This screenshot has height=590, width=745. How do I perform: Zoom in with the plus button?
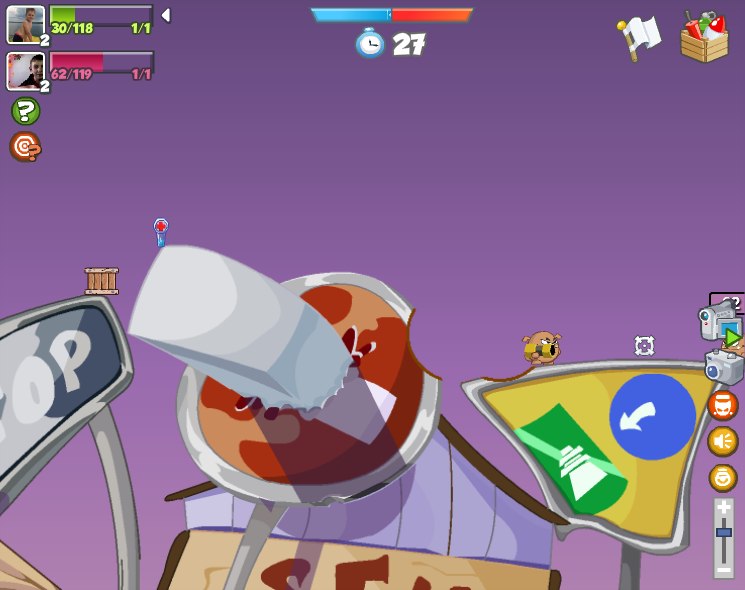coord(723,508)
